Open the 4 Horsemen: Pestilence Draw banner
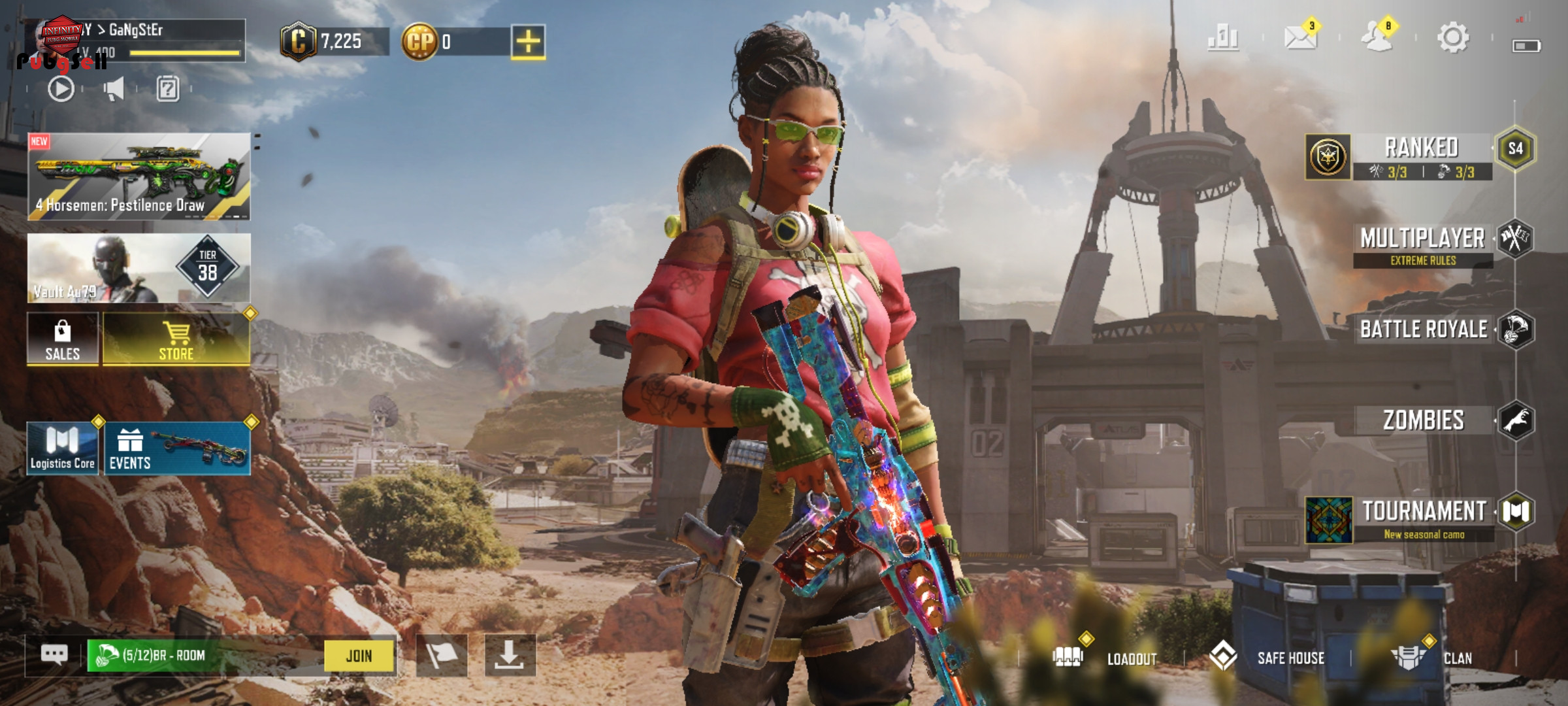 pos(139,176)
